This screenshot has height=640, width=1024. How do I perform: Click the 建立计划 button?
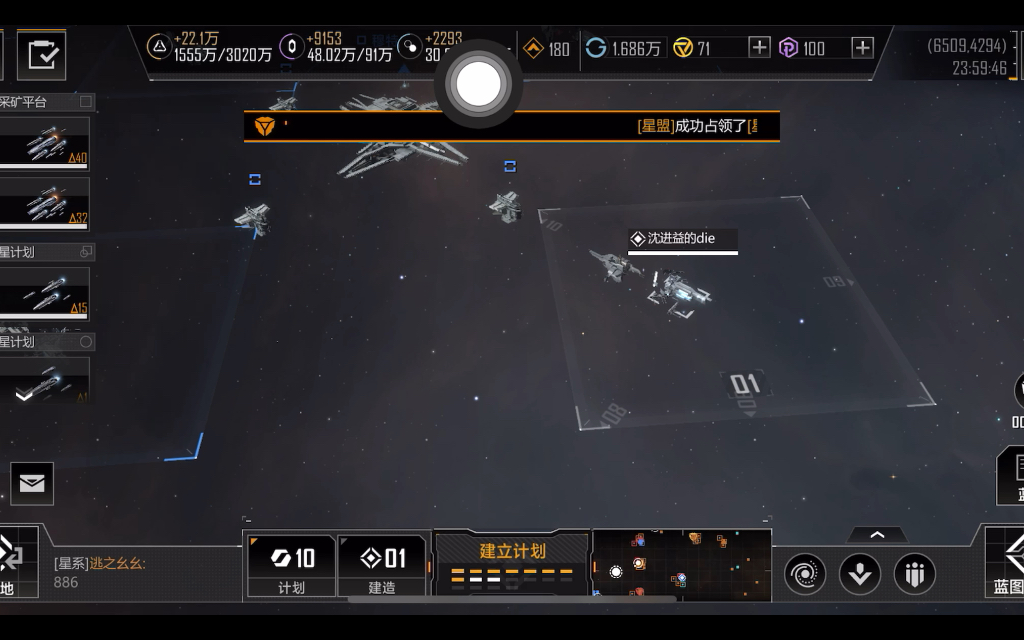click(512, 564)
